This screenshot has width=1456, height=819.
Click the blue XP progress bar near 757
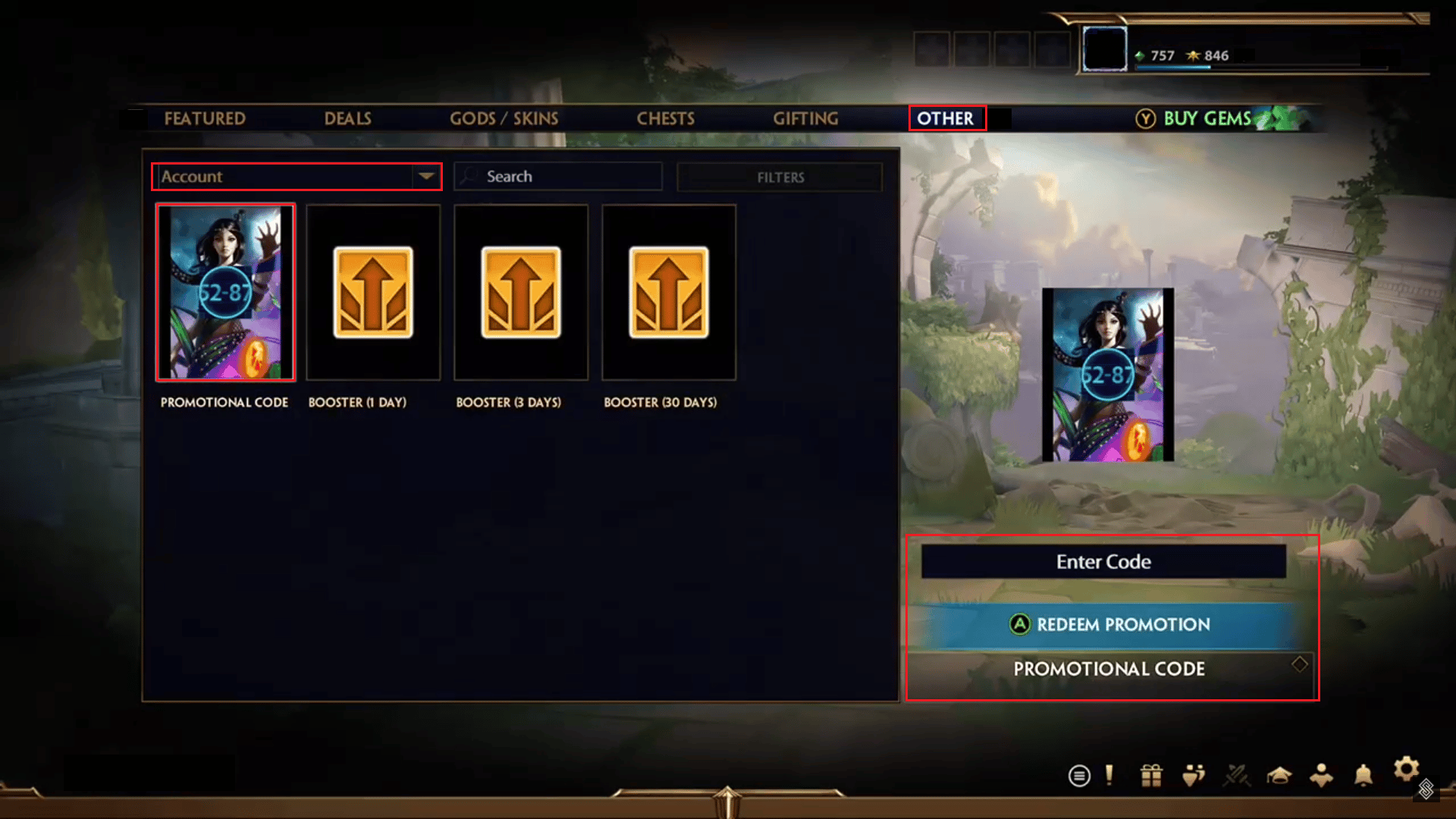pyautogui.click(x=1175, y=66)
